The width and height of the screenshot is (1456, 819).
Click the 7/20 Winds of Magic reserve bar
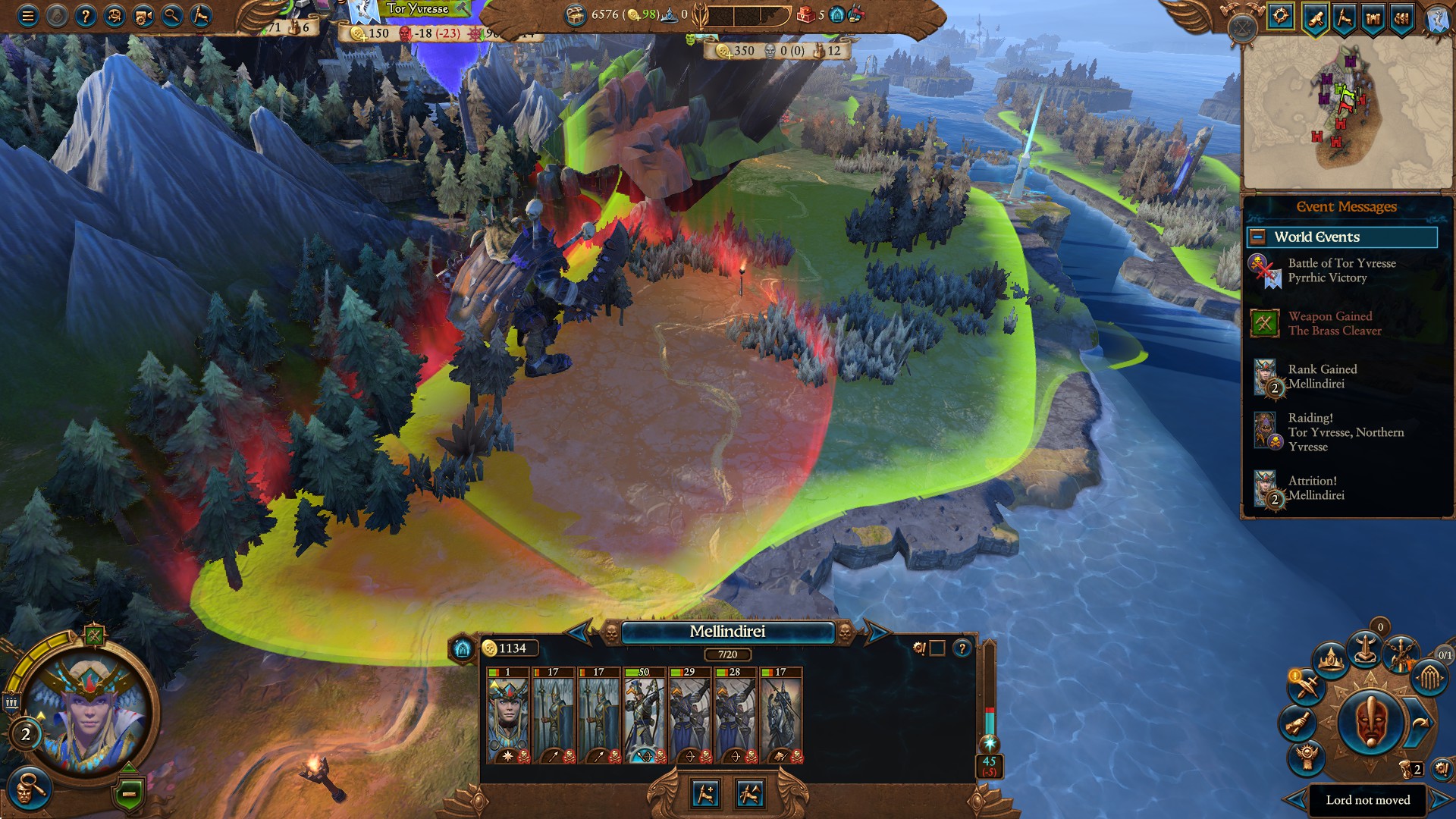pyautogui.click(x=728, y=655)
